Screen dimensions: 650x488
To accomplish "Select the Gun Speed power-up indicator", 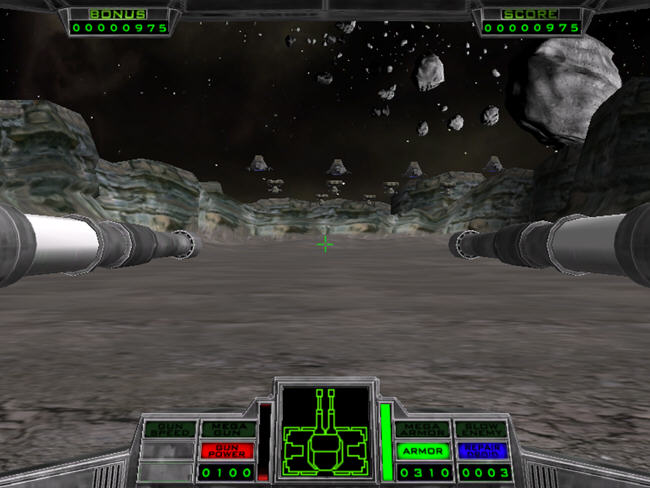I will coord(169,429).
